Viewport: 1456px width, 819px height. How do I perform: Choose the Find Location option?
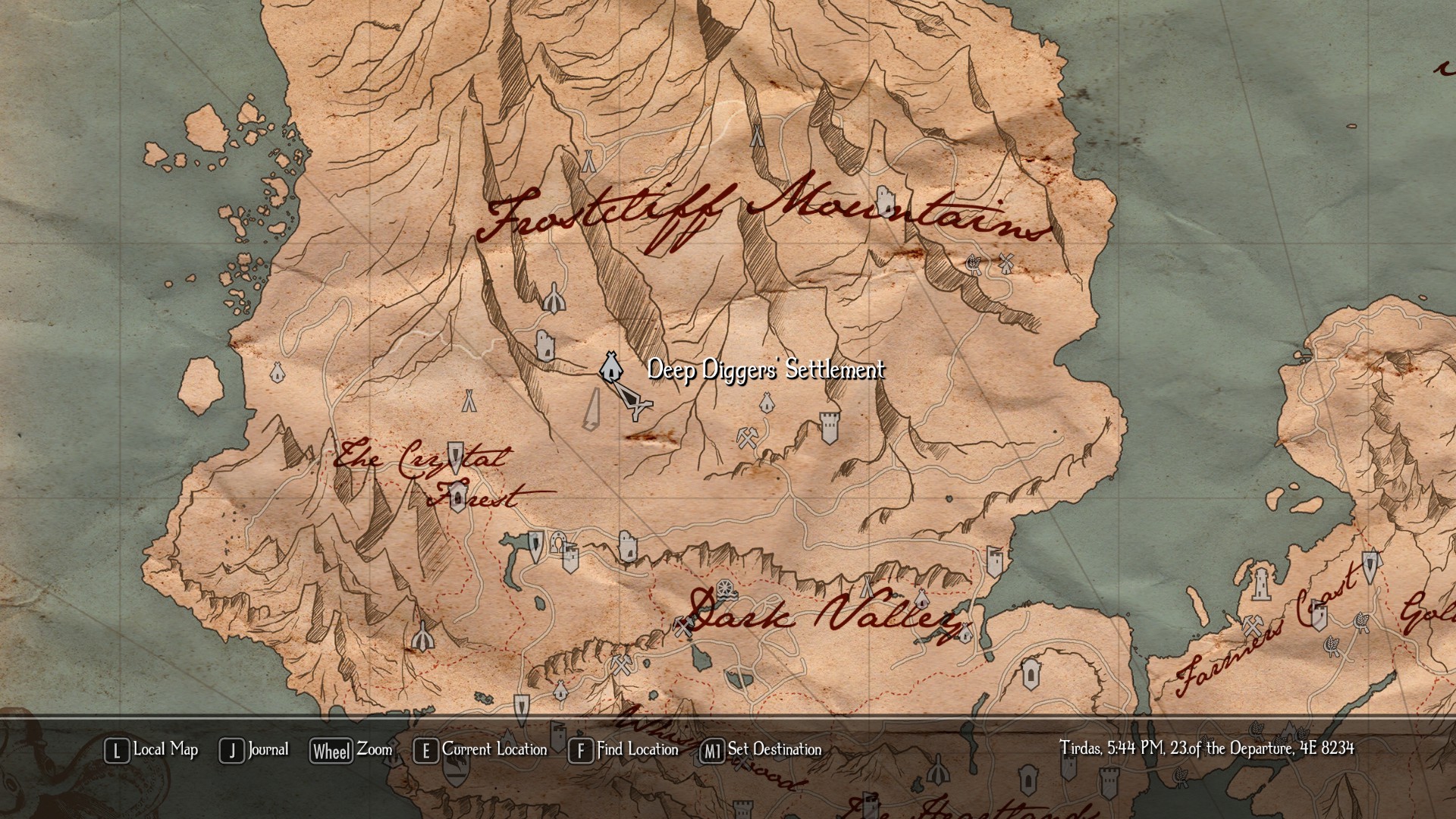coord(624,750)
